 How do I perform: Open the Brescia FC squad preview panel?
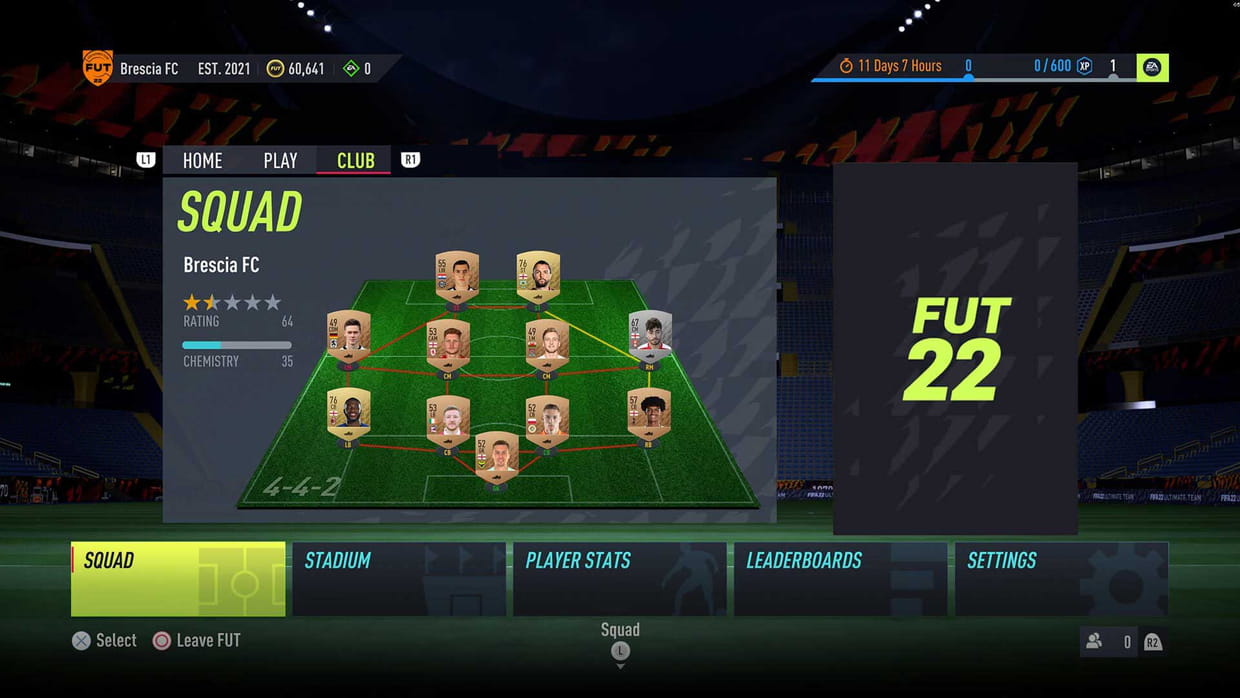tap(469, 349)
